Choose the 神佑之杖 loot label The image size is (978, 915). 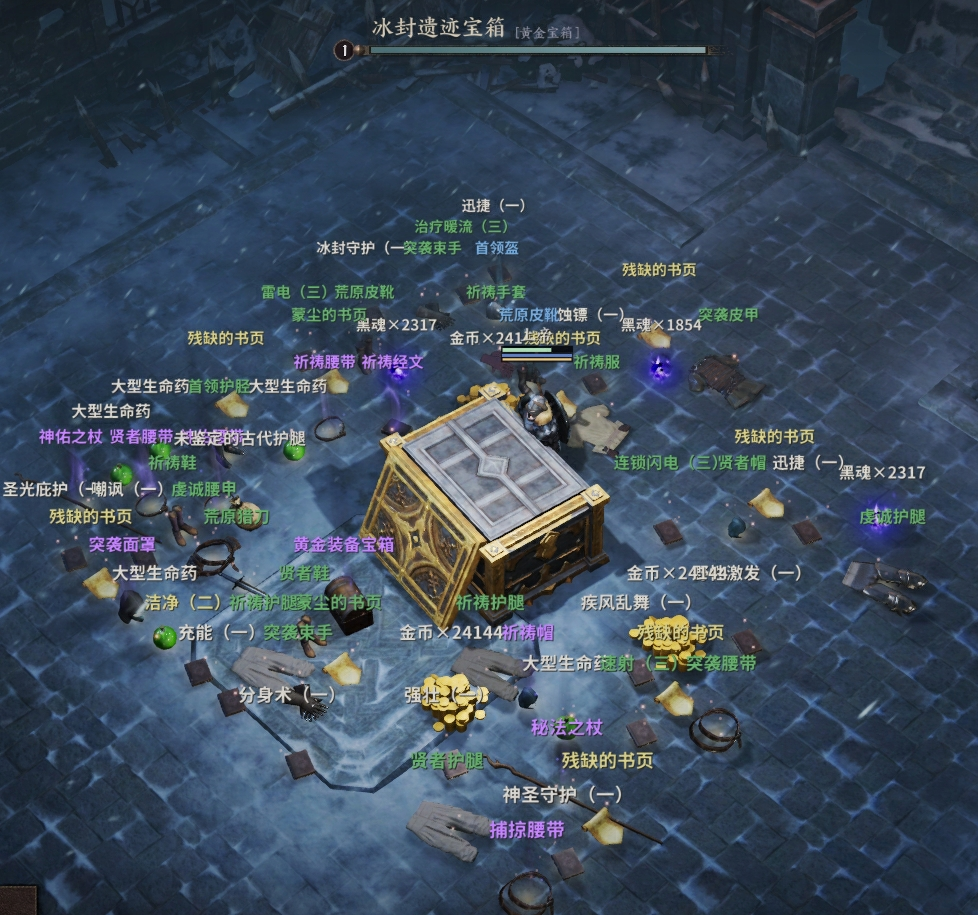pos(71,437)
